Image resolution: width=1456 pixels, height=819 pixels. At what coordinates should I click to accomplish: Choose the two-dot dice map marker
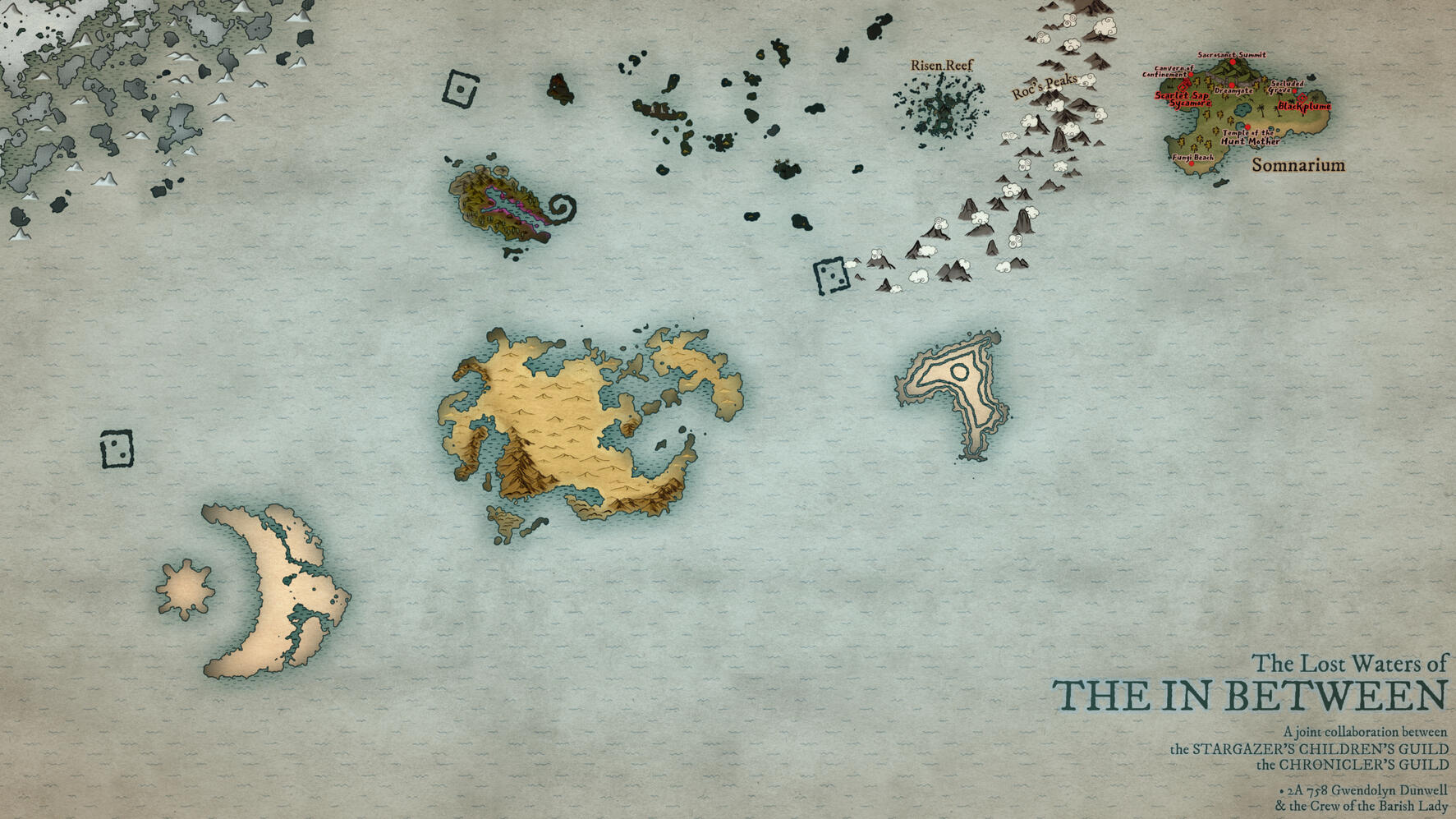[x=116, y=449]
